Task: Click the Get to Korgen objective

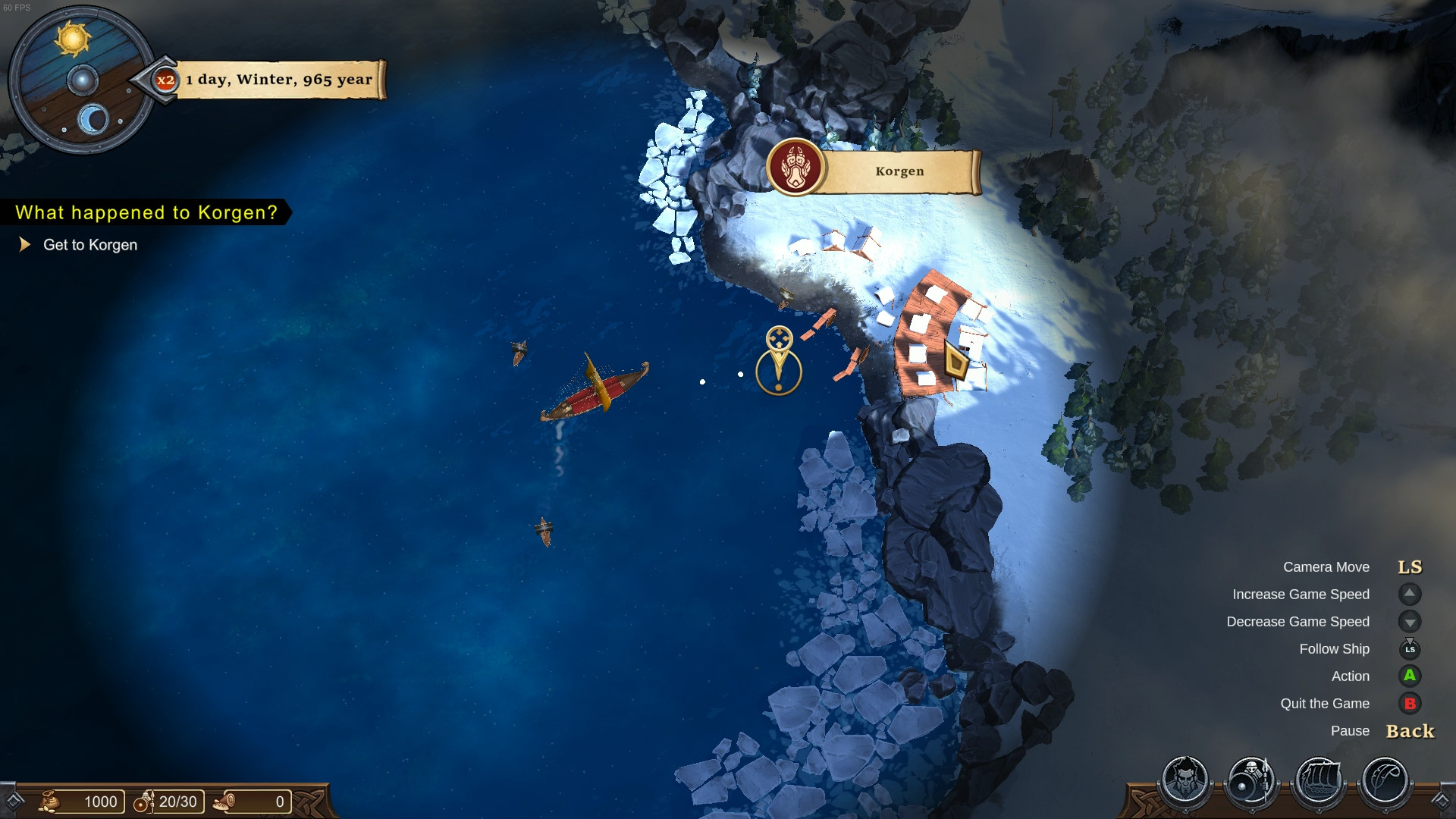Action: tap(90, 244)
